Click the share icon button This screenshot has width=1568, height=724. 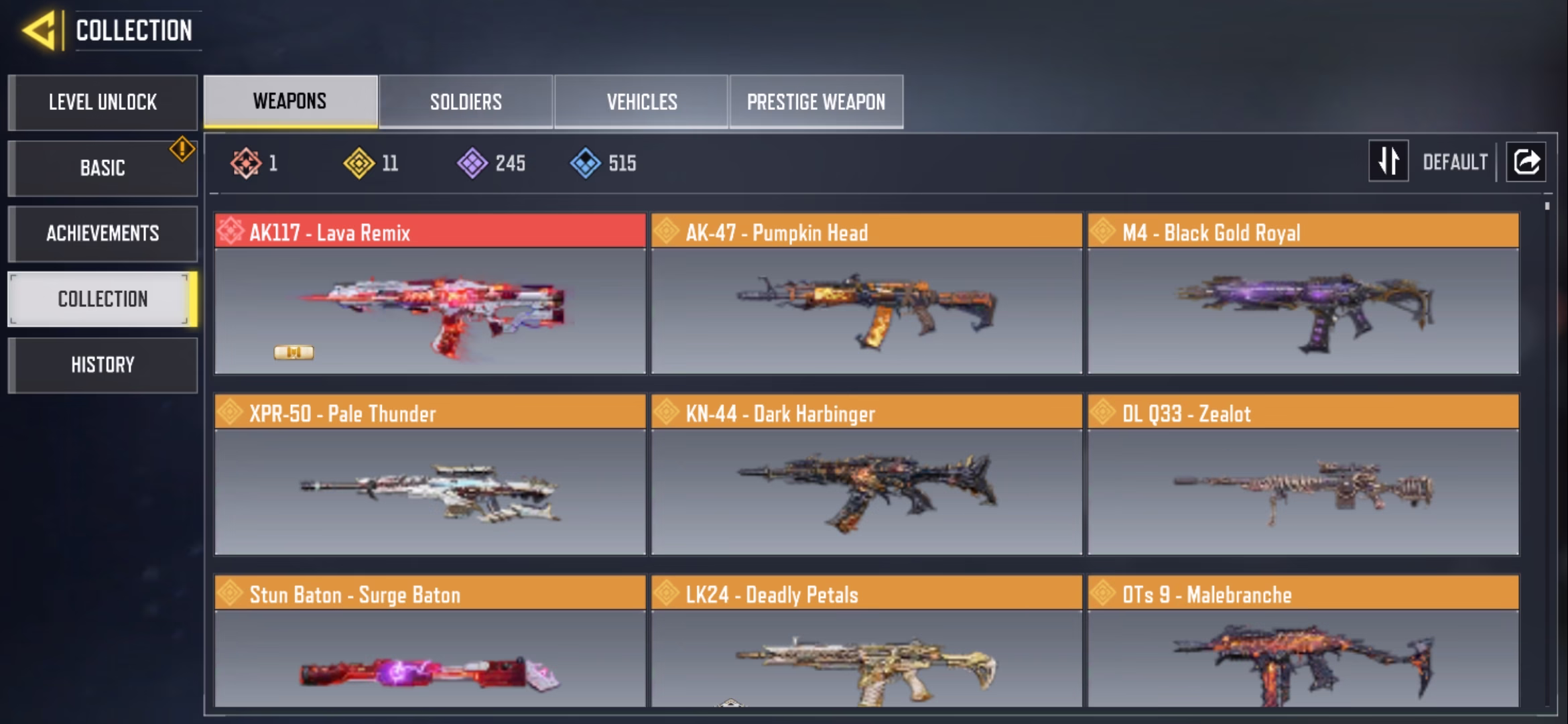[x=1526, y=162]
